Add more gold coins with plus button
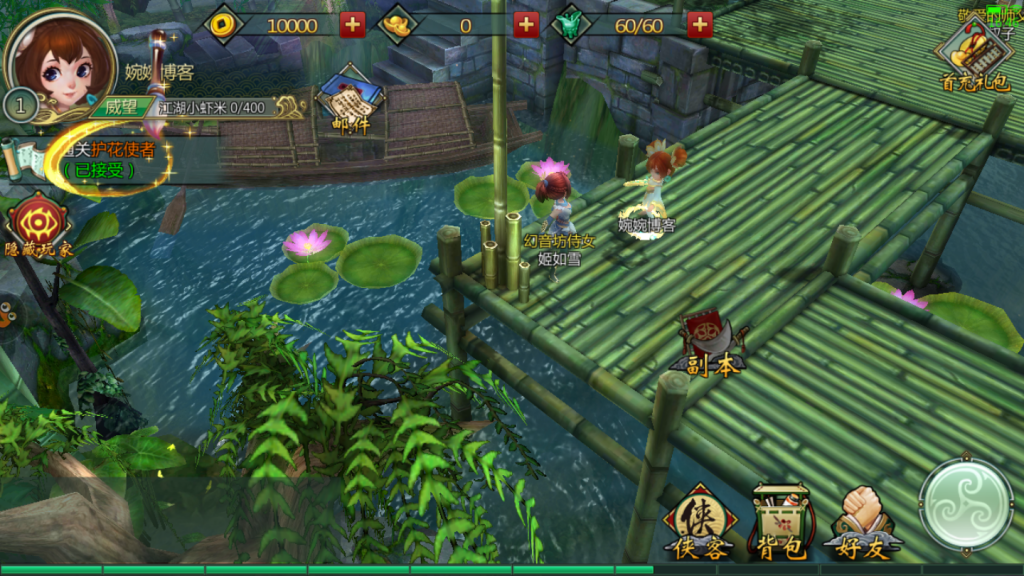Viewport: 1024px width, 576px height. pyautogui.click(x=352, y=25)
